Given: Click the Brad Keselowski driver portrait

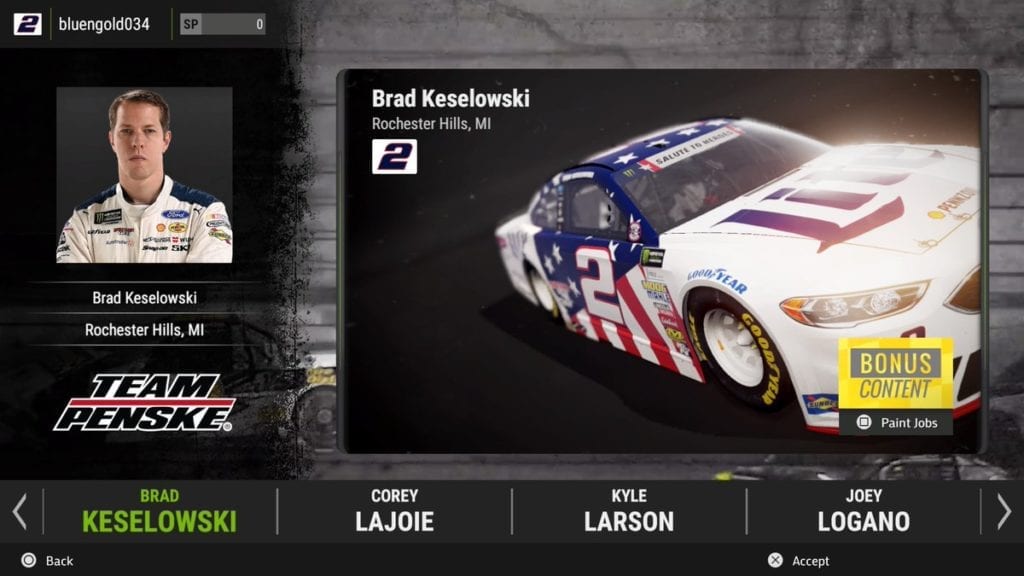Looking at the screenshot, I should point(144,175).
